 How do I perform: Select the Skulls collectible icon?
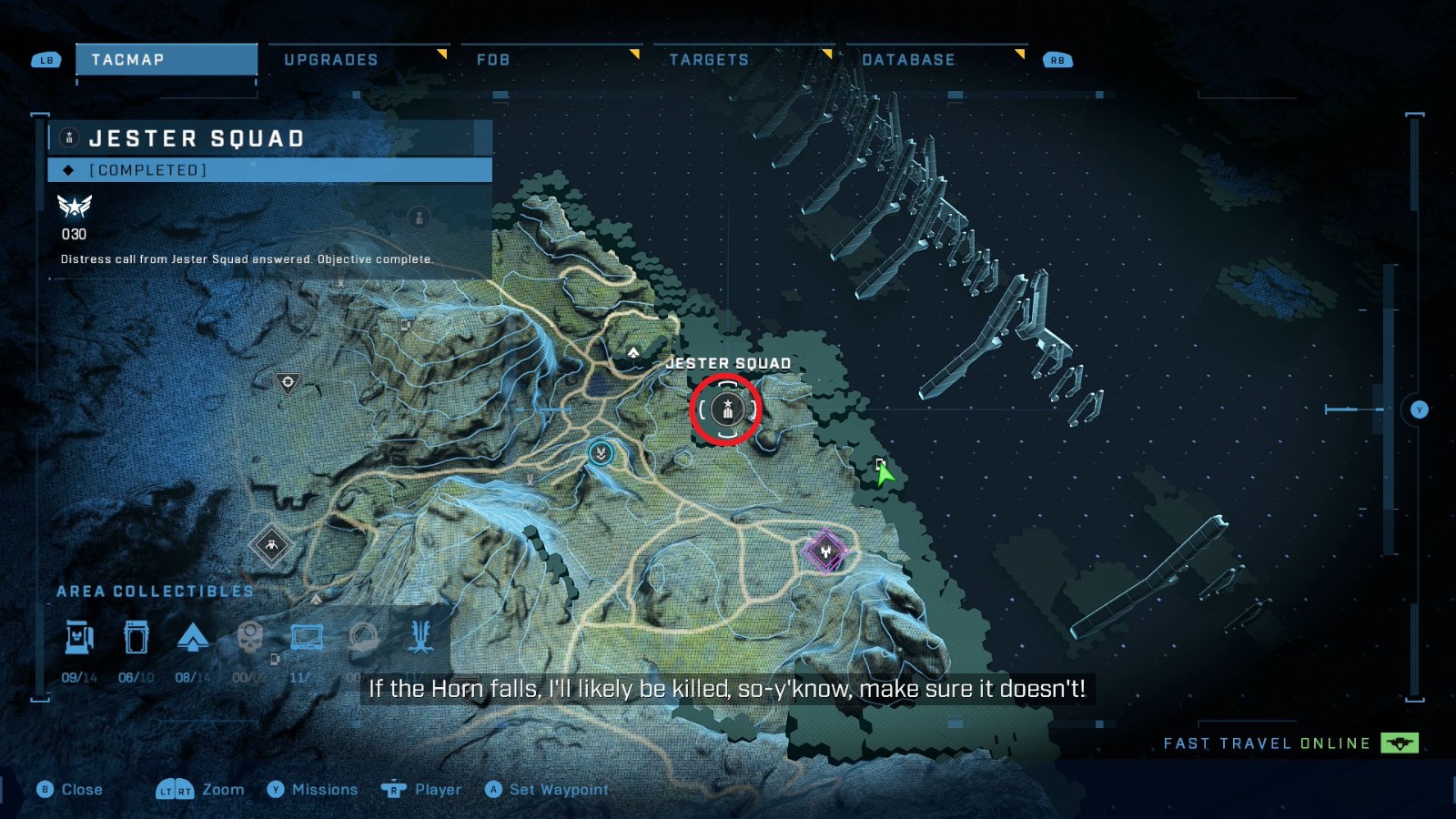coord(250,637)
